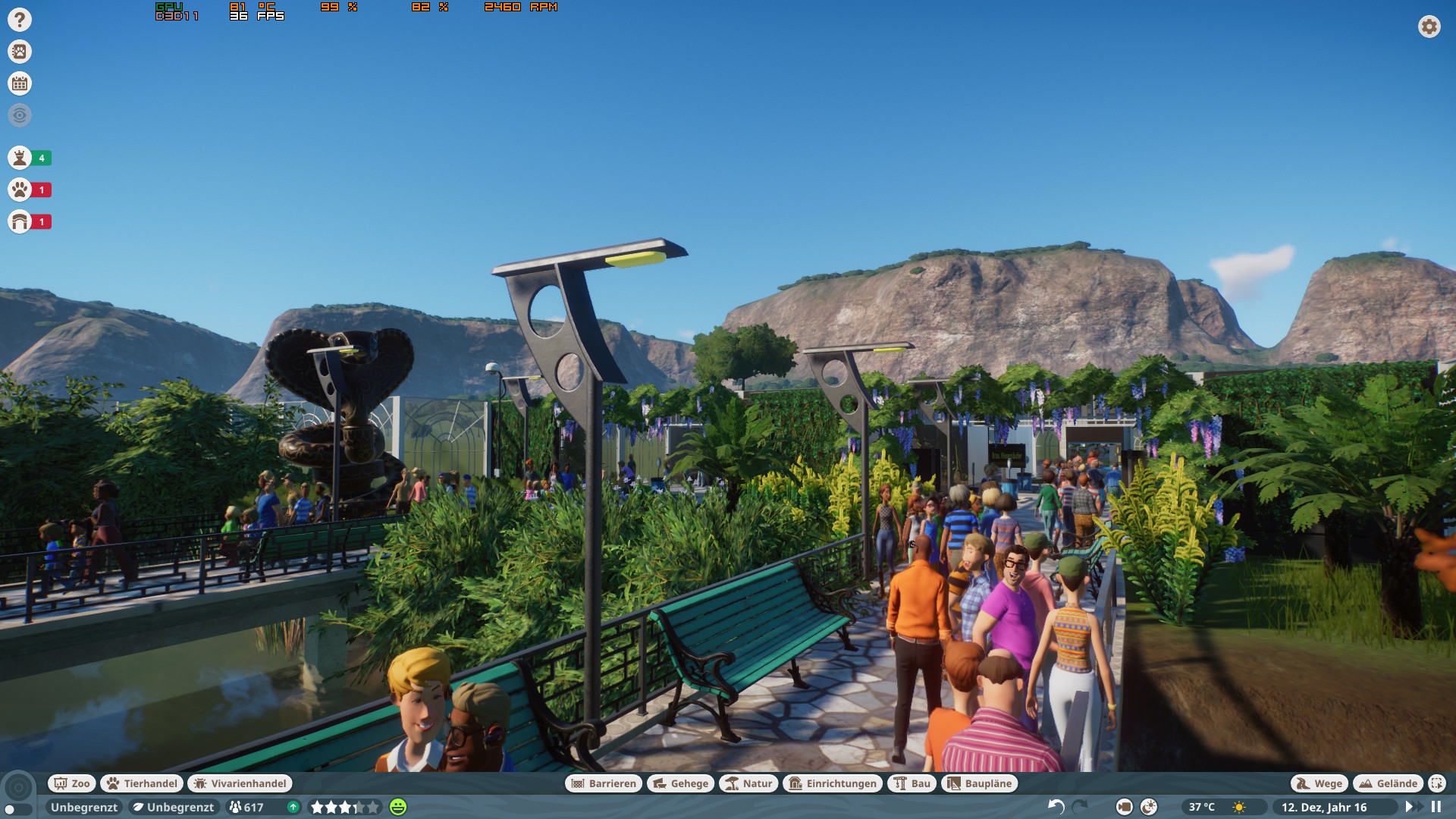
Task: Open the Vivarienhandel exhibit trade
Action: (240, 783)
